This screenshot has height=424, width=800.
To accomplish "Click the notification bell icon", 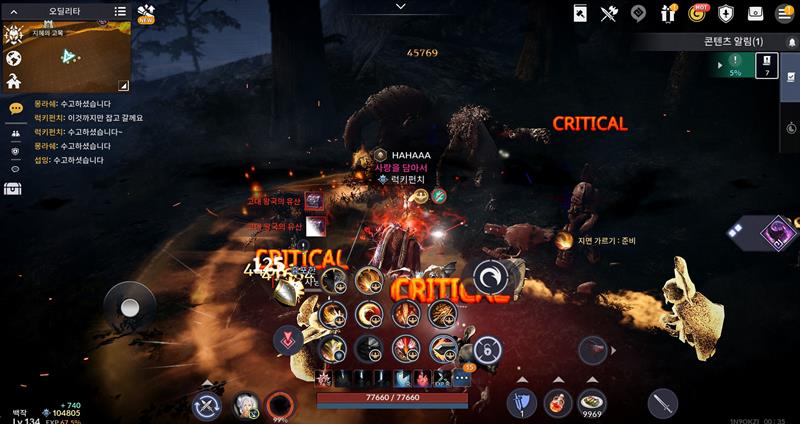I will coord(791,41).
